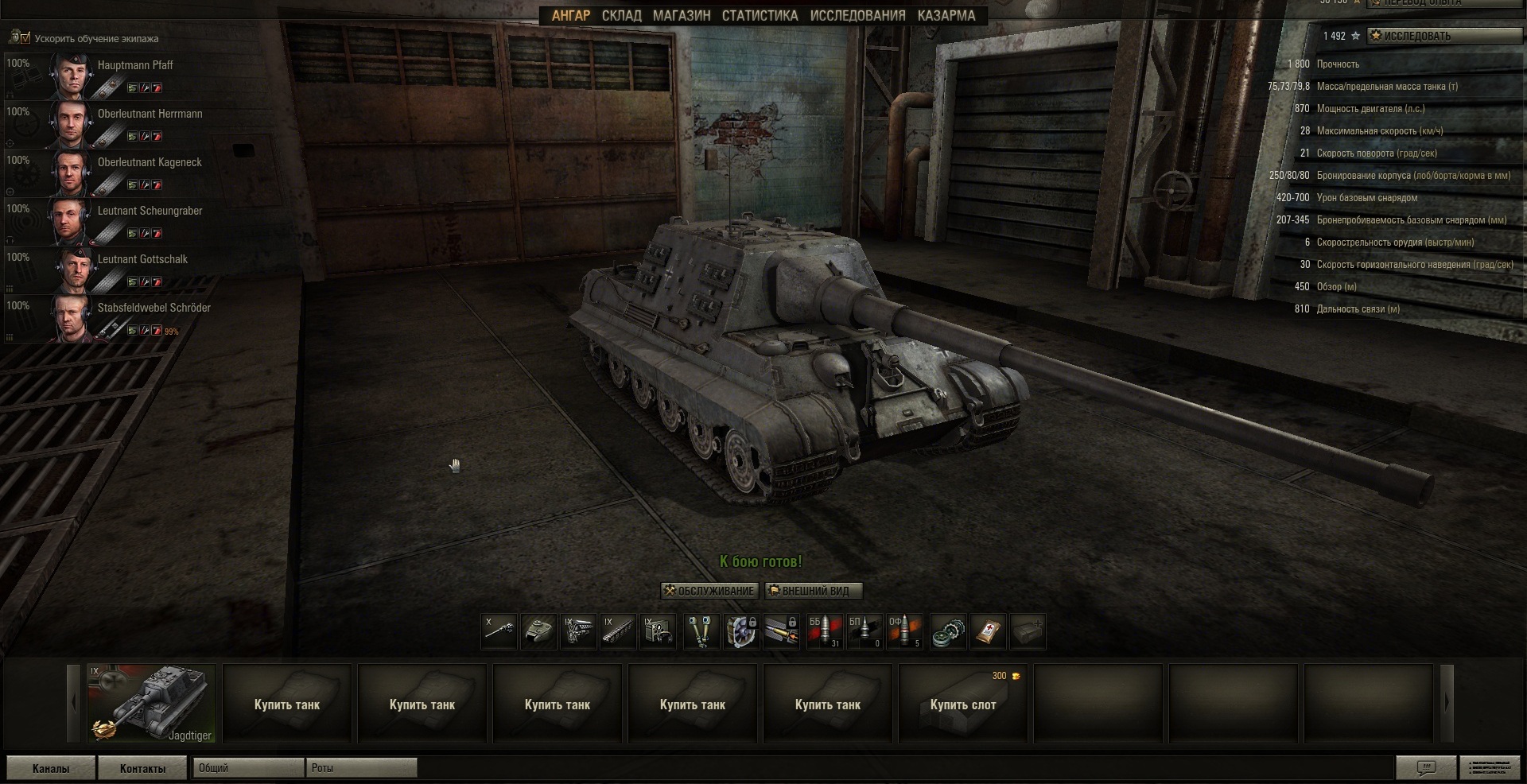
Task: Select the Jagdtiger tank in carousel
Action: pos(151,704)
